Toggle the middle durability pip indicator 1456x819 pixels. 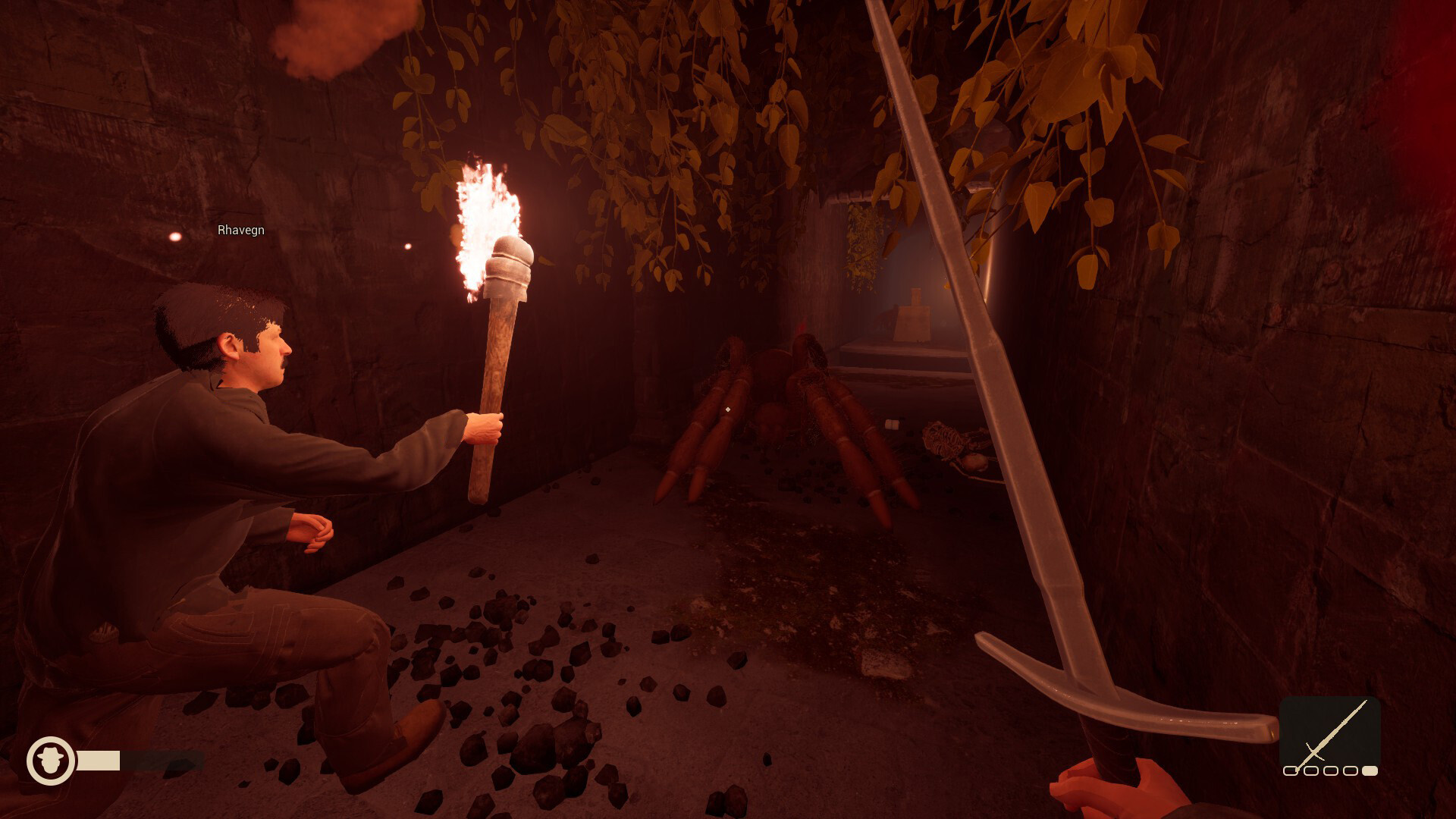pyautogui.click(x=1331, y=771)
